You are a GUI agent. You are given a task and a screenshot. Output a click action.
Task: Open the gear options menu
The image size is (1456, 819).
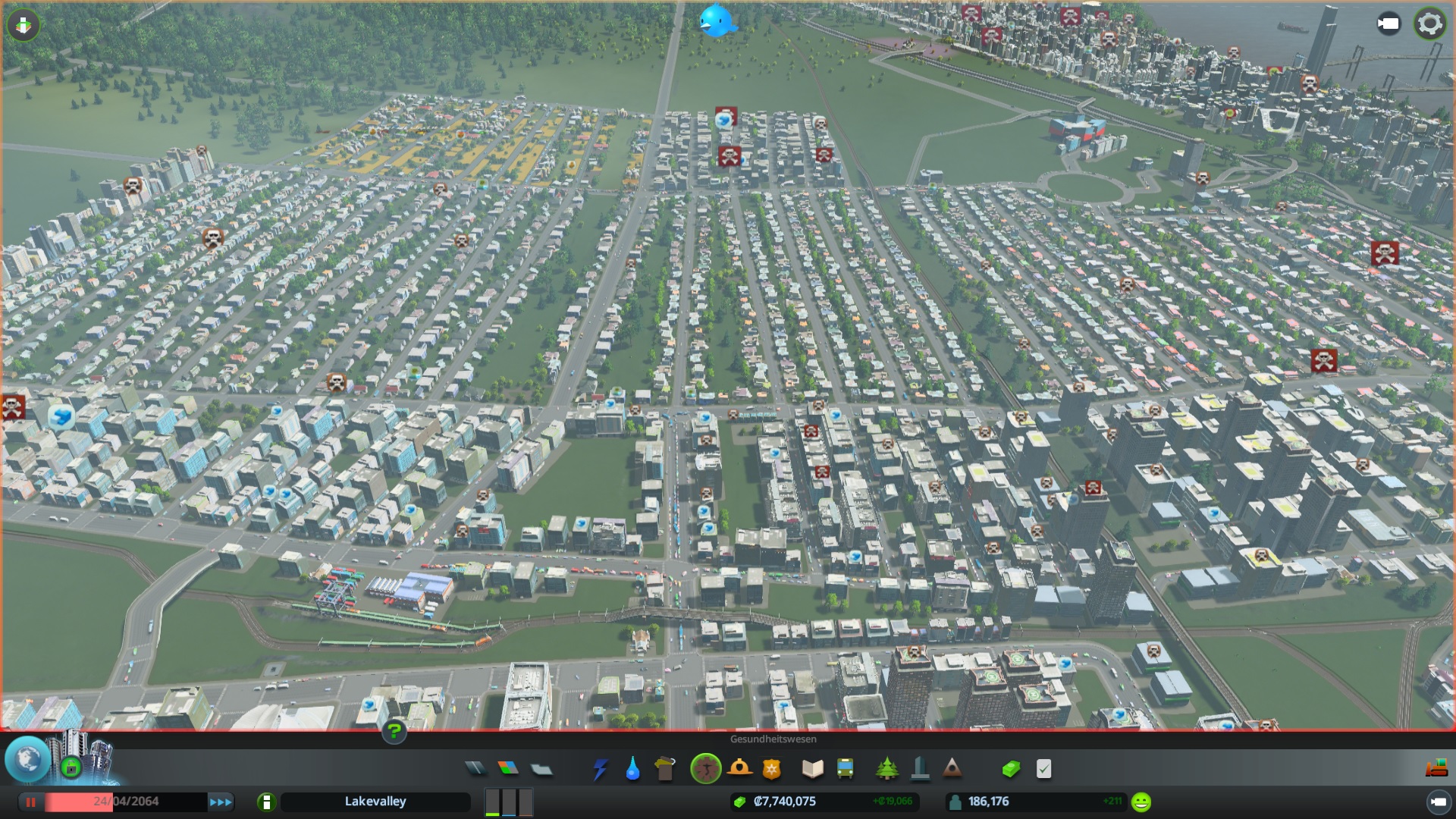coord(1429,24)
